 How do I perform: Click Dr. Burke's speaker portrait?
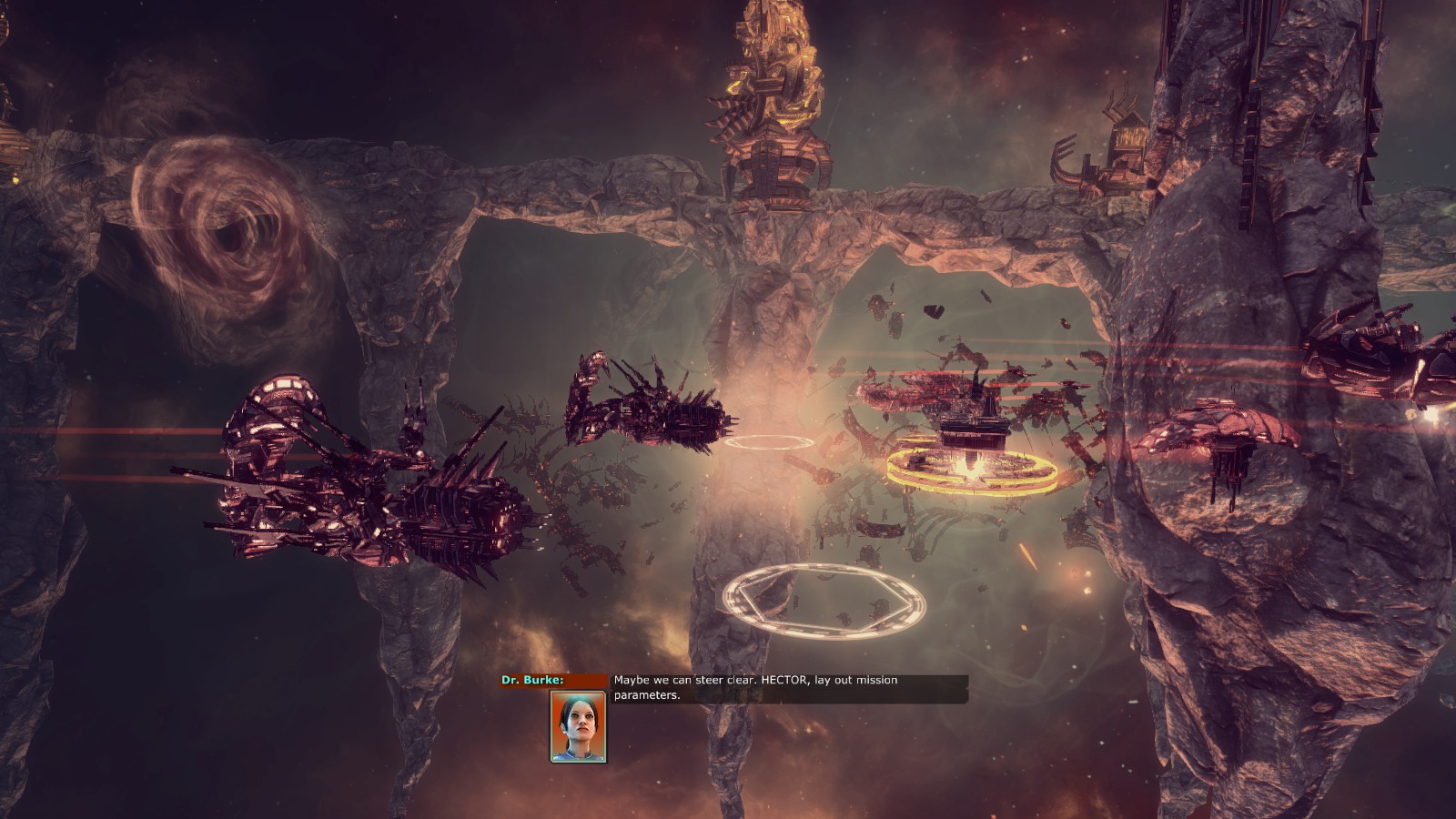pos(578,726)
